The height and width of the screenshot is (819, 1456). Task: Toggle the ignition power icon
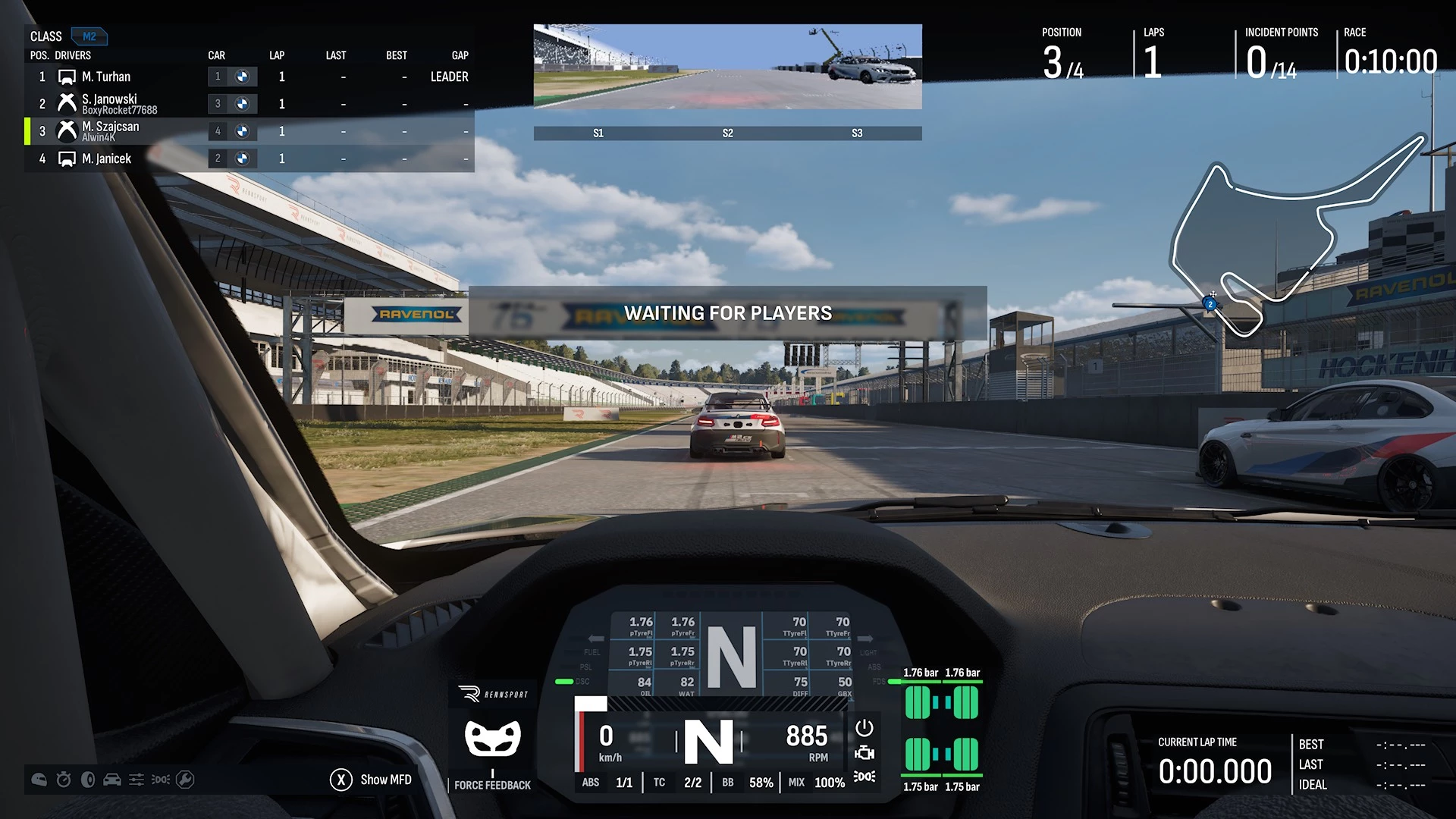pos(864,728)
